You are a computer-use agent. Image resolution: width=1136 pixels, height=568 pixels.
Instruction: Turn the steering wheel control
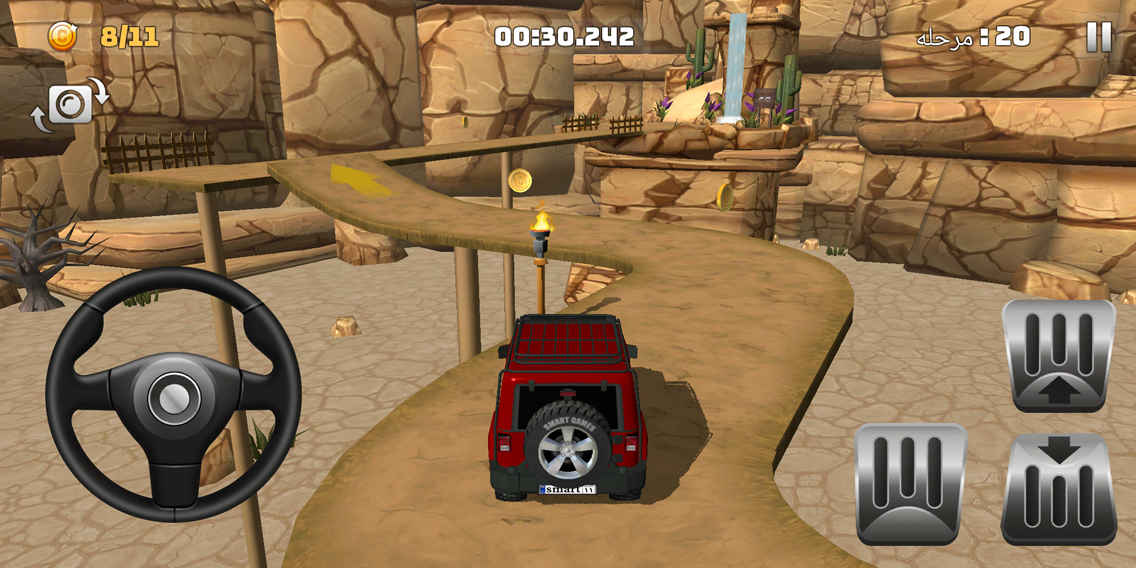173,394
